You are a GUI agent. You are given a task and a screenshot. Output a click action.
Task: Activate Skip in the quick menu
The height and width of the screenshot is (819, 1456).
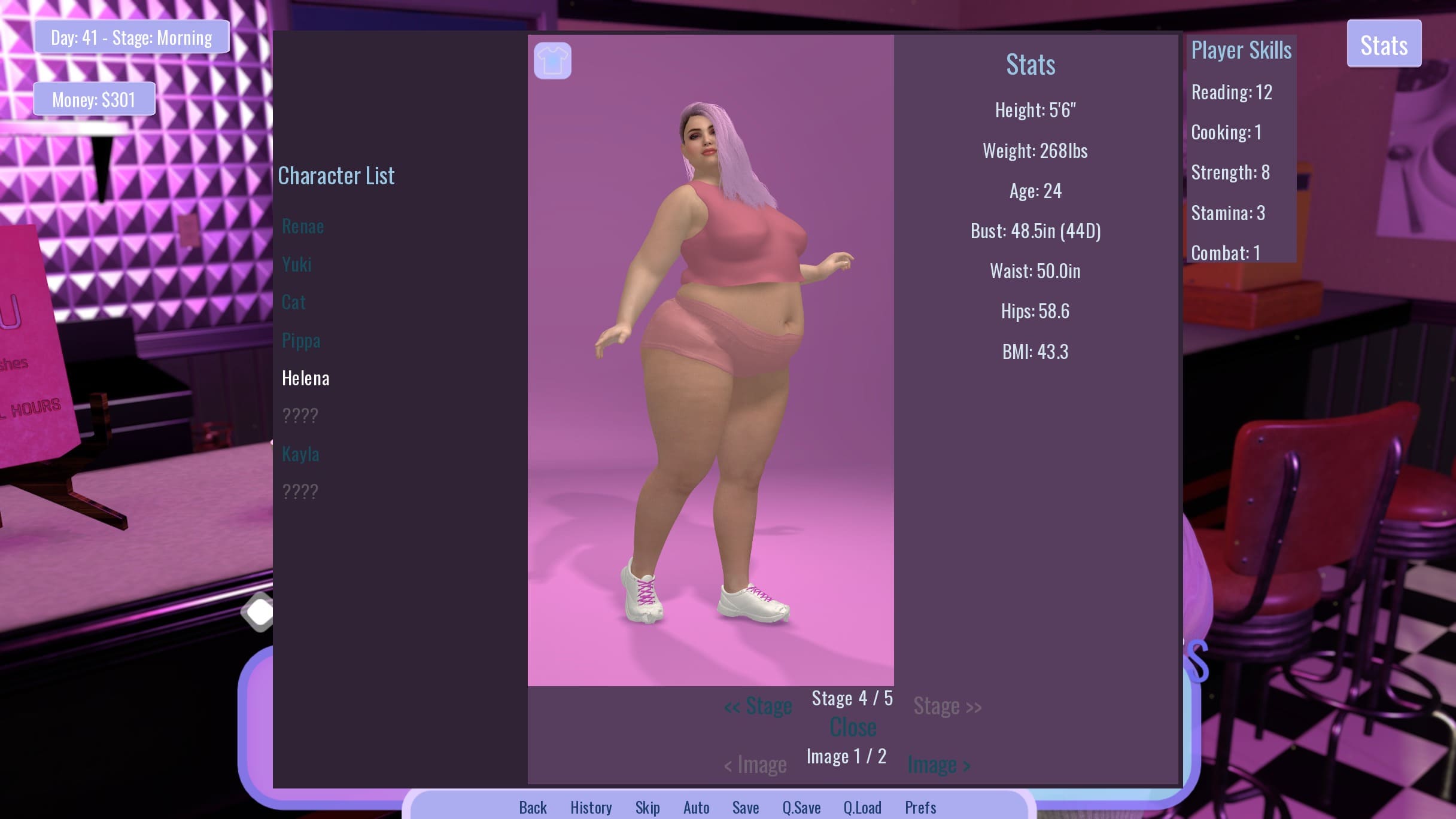tap(648, 808)
